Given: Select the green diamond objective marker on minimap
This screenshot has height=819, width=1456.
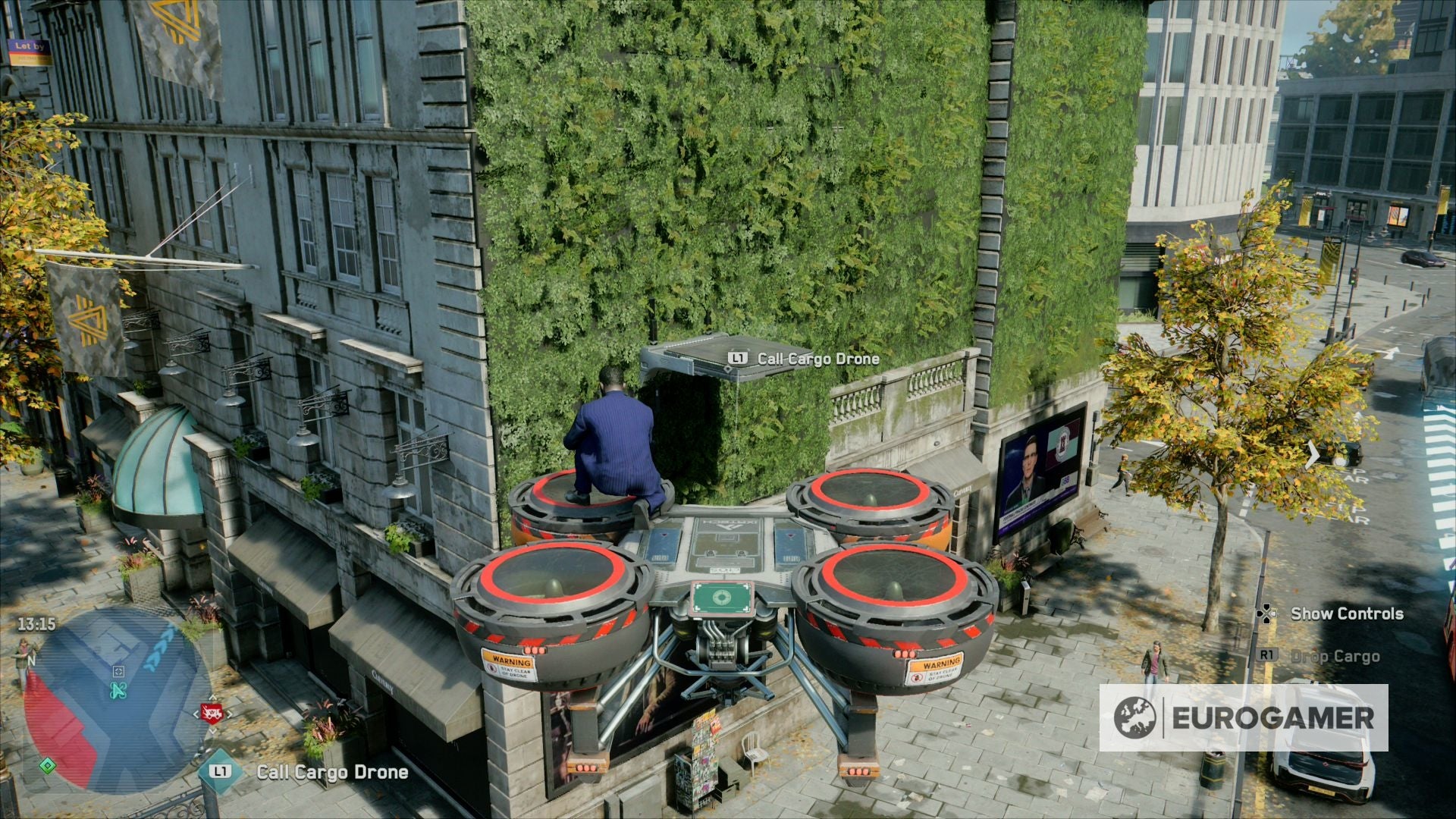Looking at the screenshot, I should (x=48, y=766).
